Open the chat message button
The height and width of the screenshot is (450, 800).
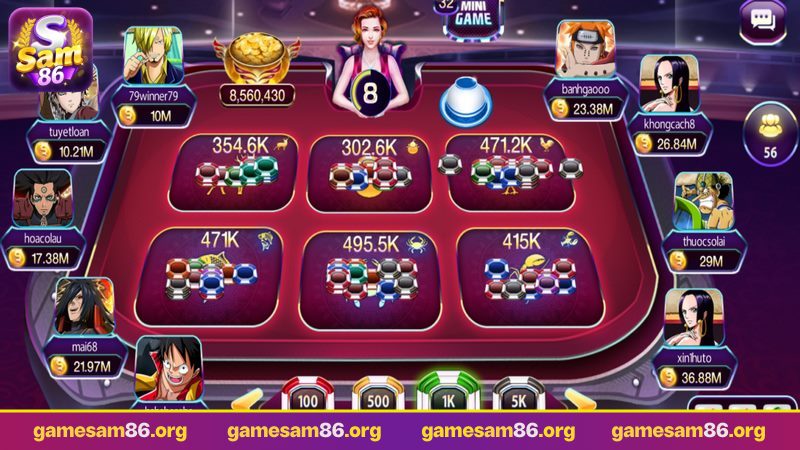tap(763, 21)
